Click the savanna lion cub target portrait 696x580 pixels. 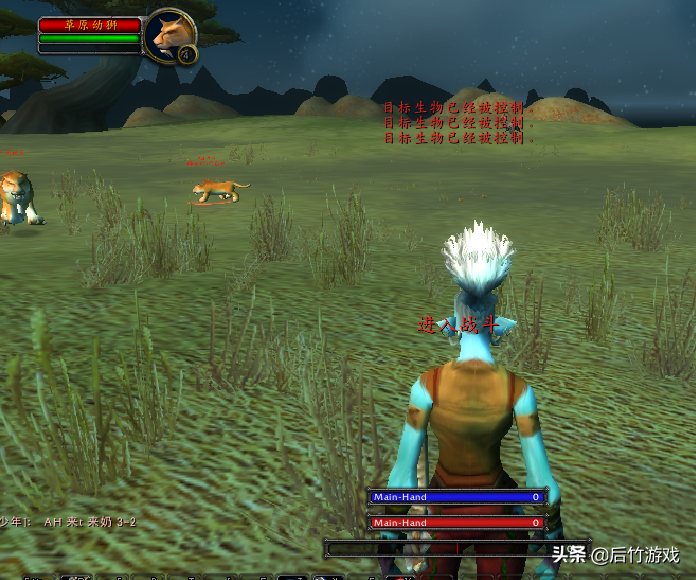tap(169, 34)
